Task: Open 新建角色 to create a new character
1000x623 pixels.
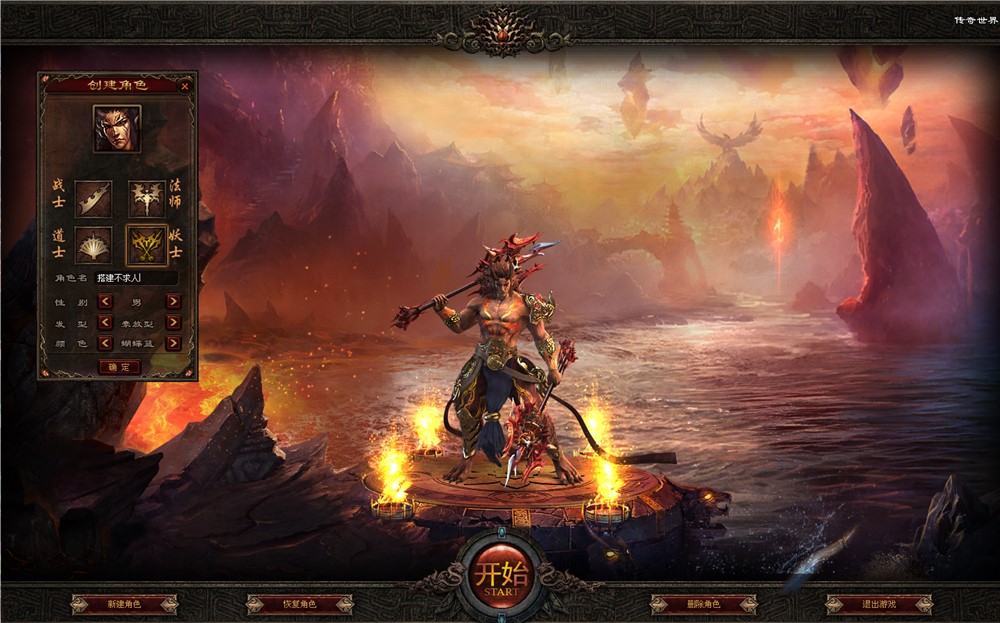Action: click(x=124, y=604)
